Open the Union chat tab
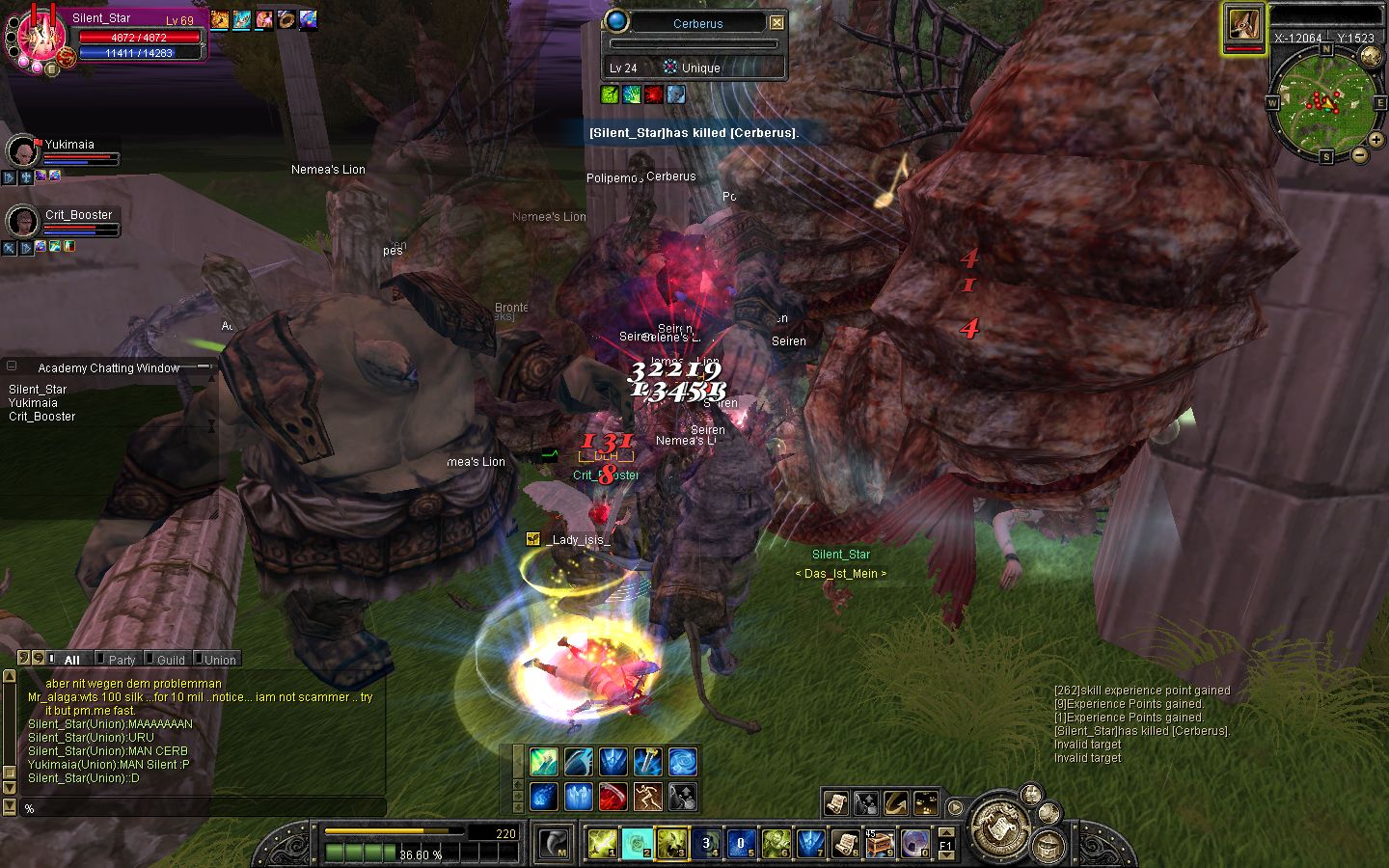The image size is (1389, 868). pos(220,660)
